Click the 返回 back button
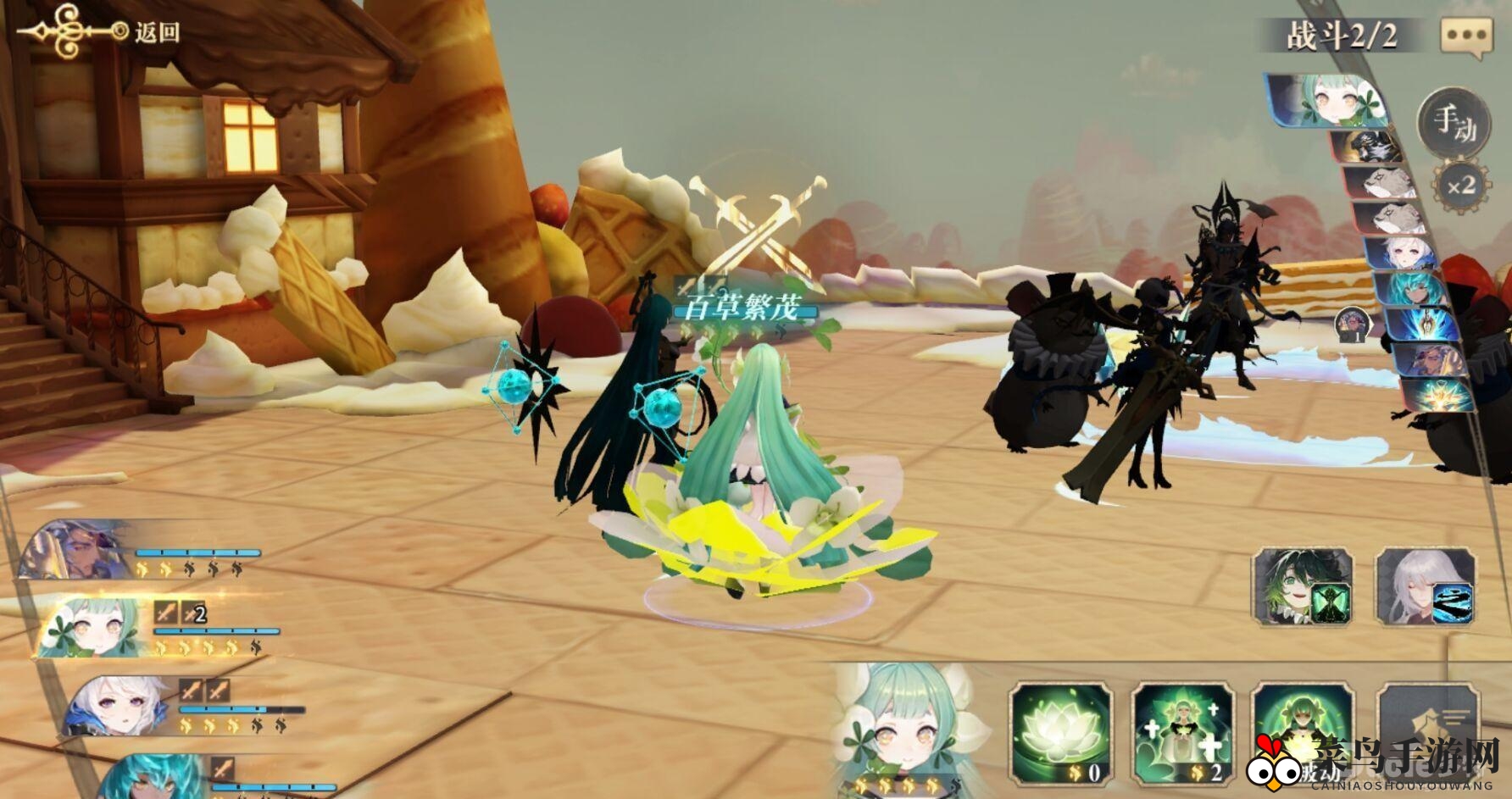The height and width of the screenshot is (799, 1512). 155,32
